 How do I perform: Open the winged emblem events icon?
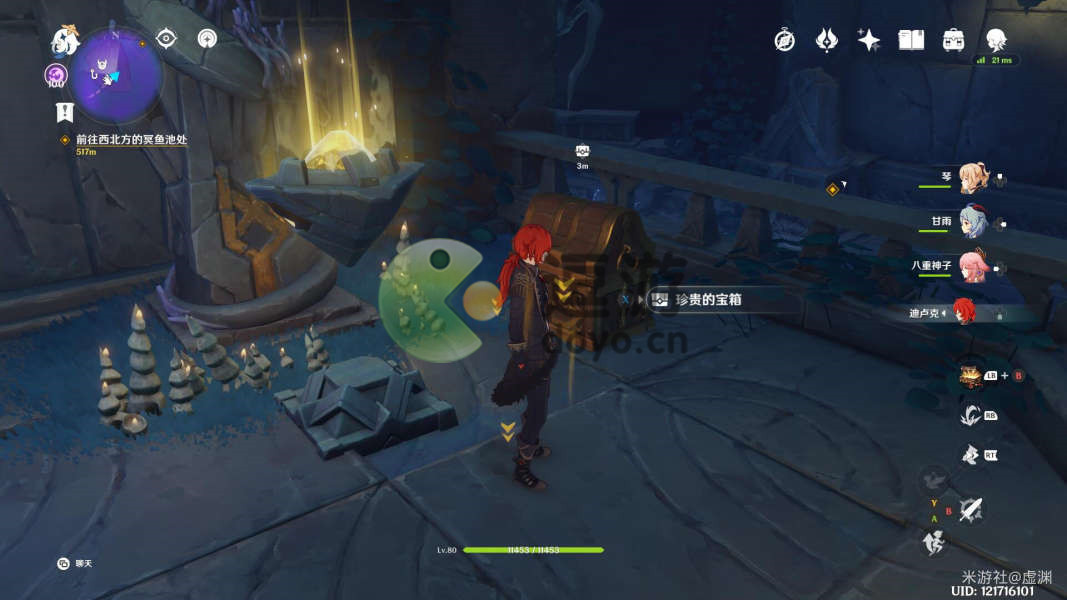coord(827,40)
